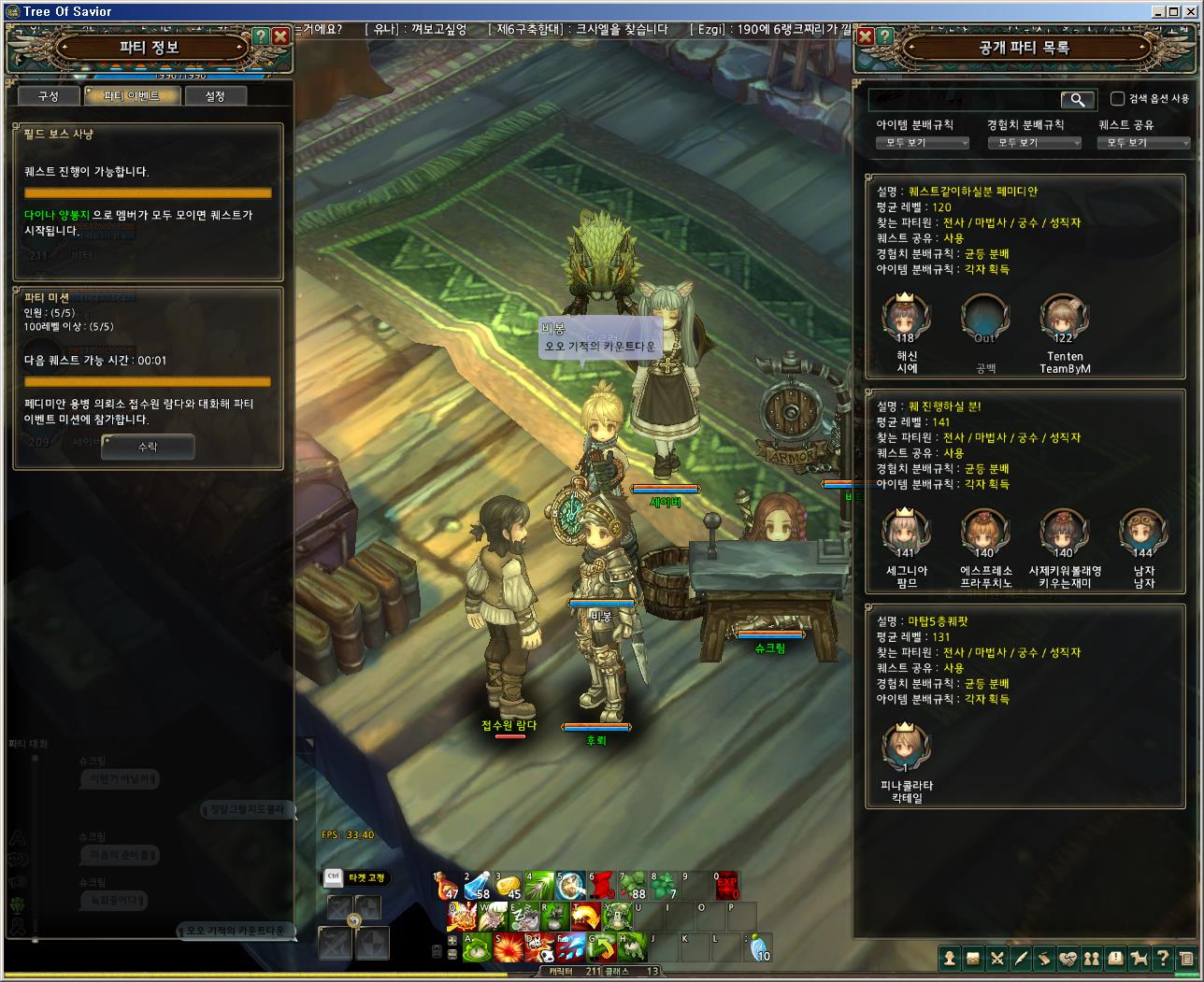Choose the 세그니아 팜므 party leader portrait
Screen dimensions: 1204x982
click(905, 534)
